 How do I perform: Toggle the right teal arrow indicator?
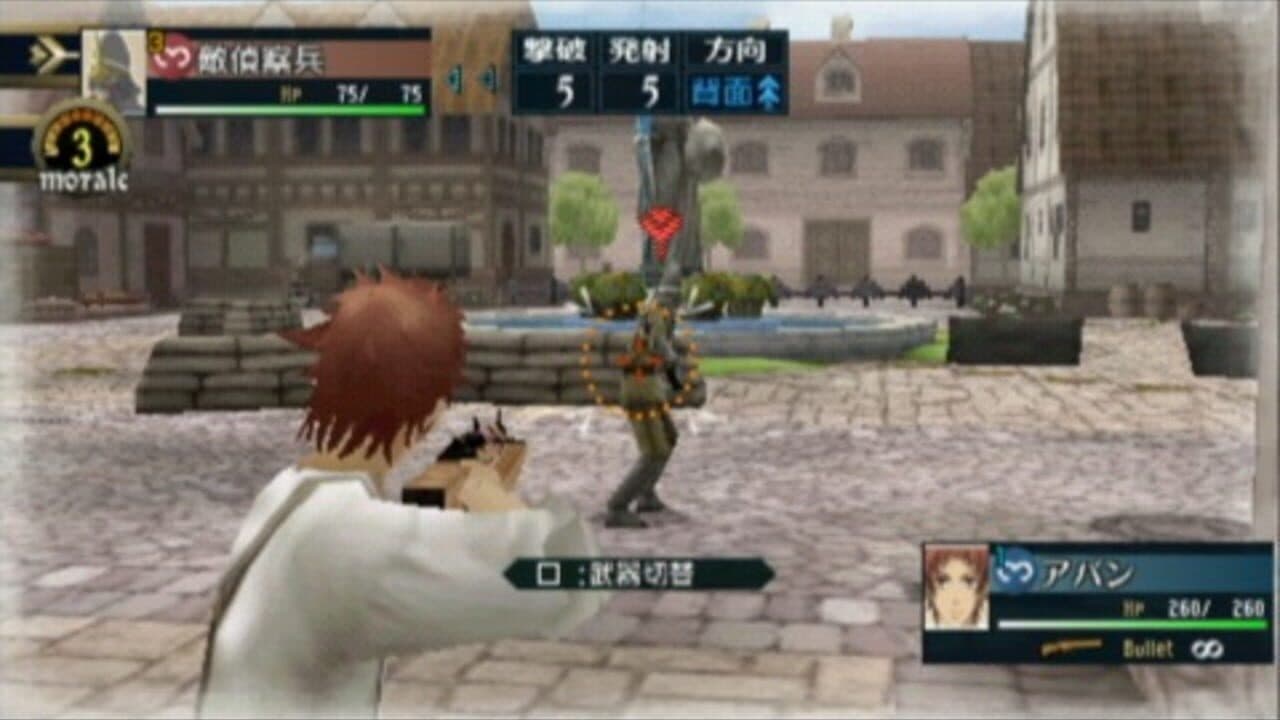click(490, 80)
